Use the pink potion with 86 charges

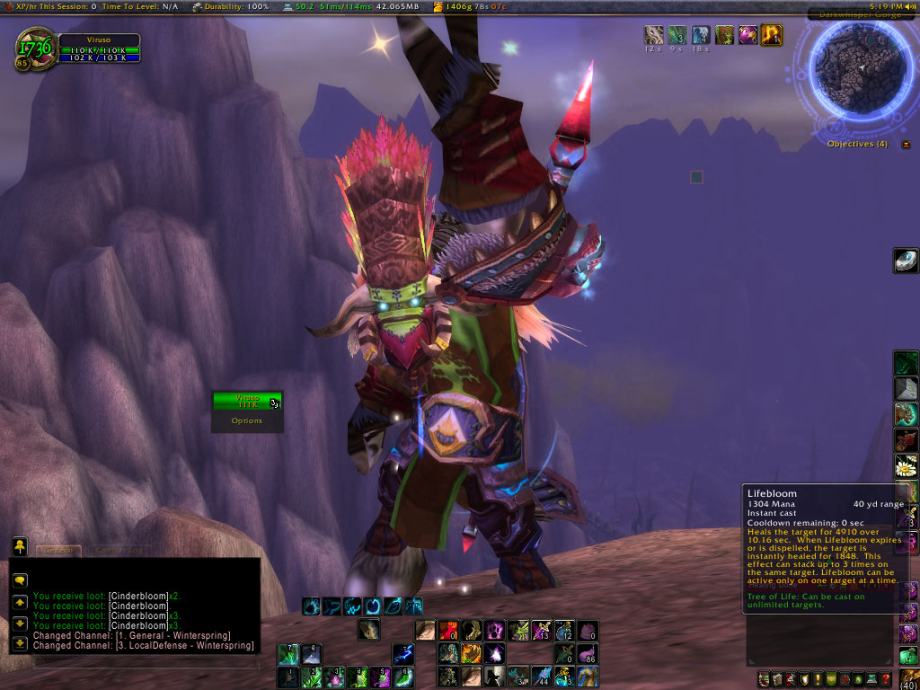tap(587, 654)
